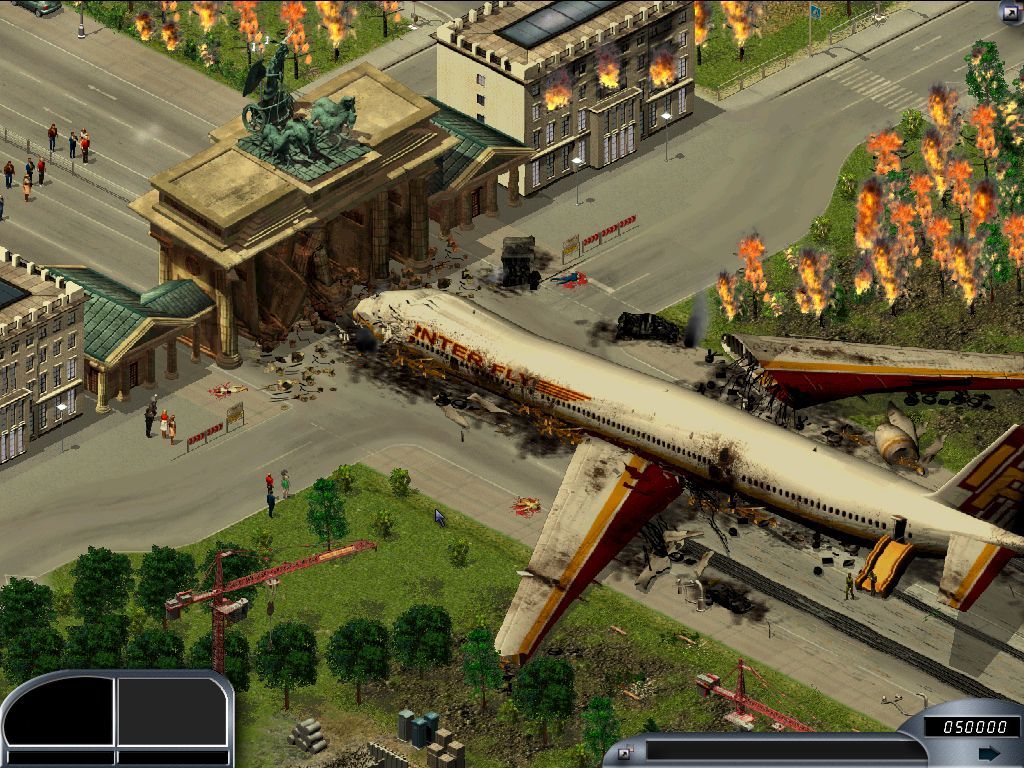Click the small square icon beside the message bar
Viewport: 1024px width, 768px height.
[625, 752]
